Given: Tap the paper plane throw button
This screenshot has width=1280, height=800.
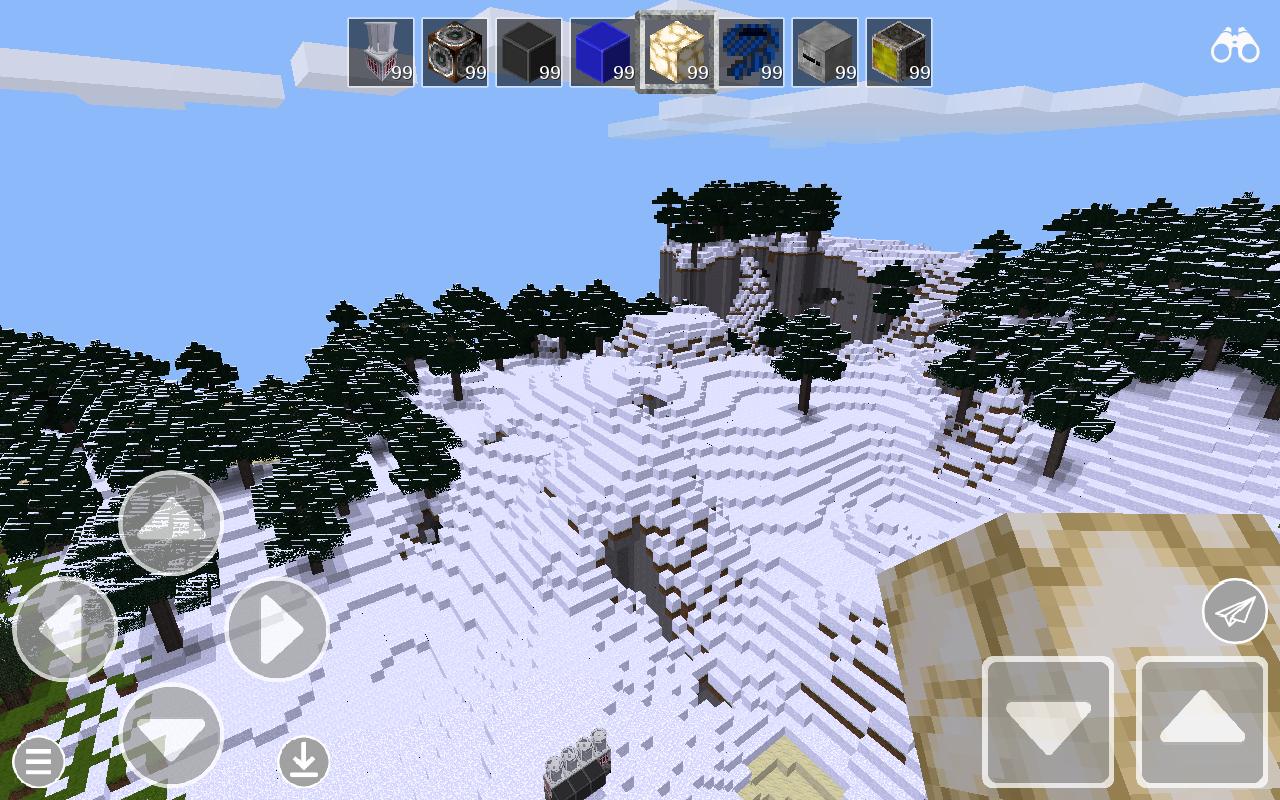Looking at the screenshot, I should (1233, 610).
